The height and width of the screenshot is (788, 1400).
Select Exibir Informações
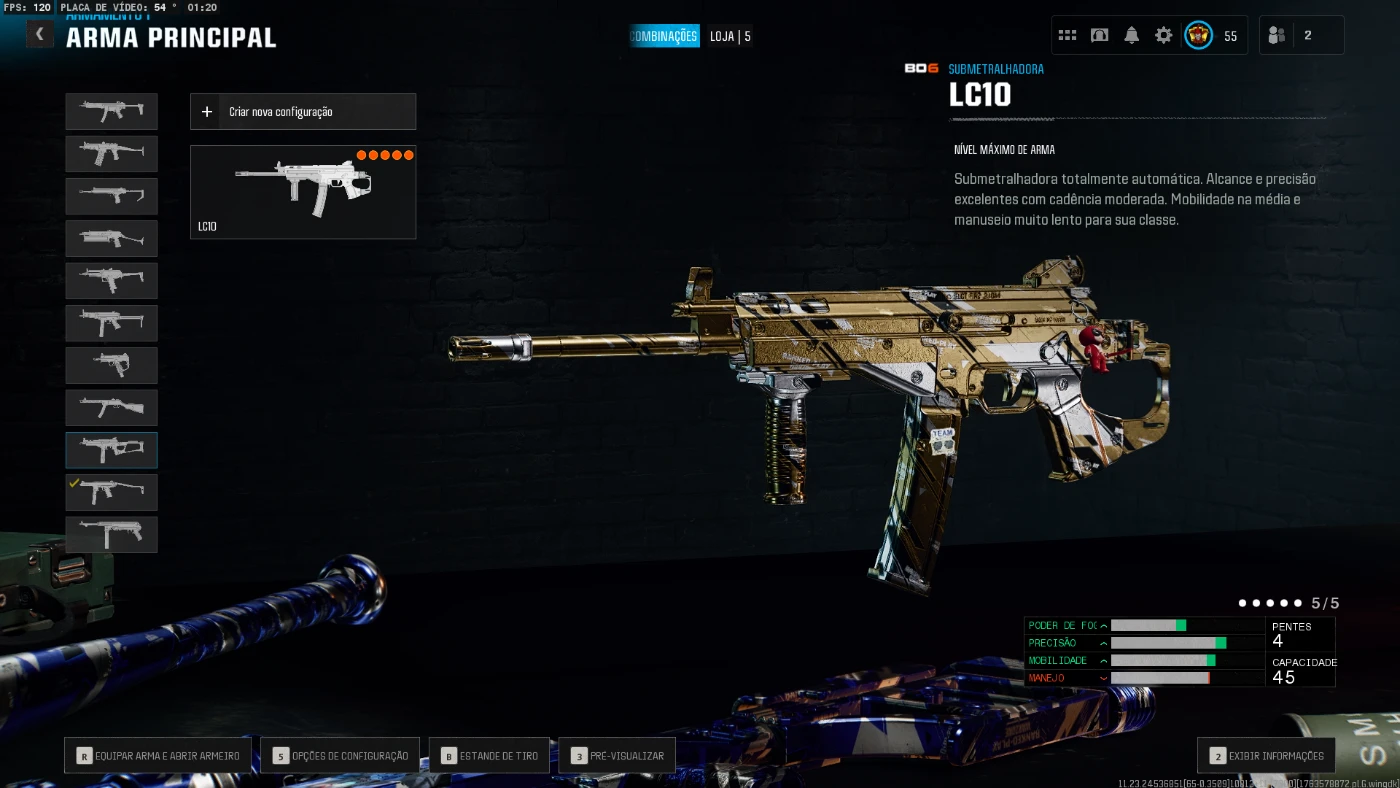[x=1265, y=756]
